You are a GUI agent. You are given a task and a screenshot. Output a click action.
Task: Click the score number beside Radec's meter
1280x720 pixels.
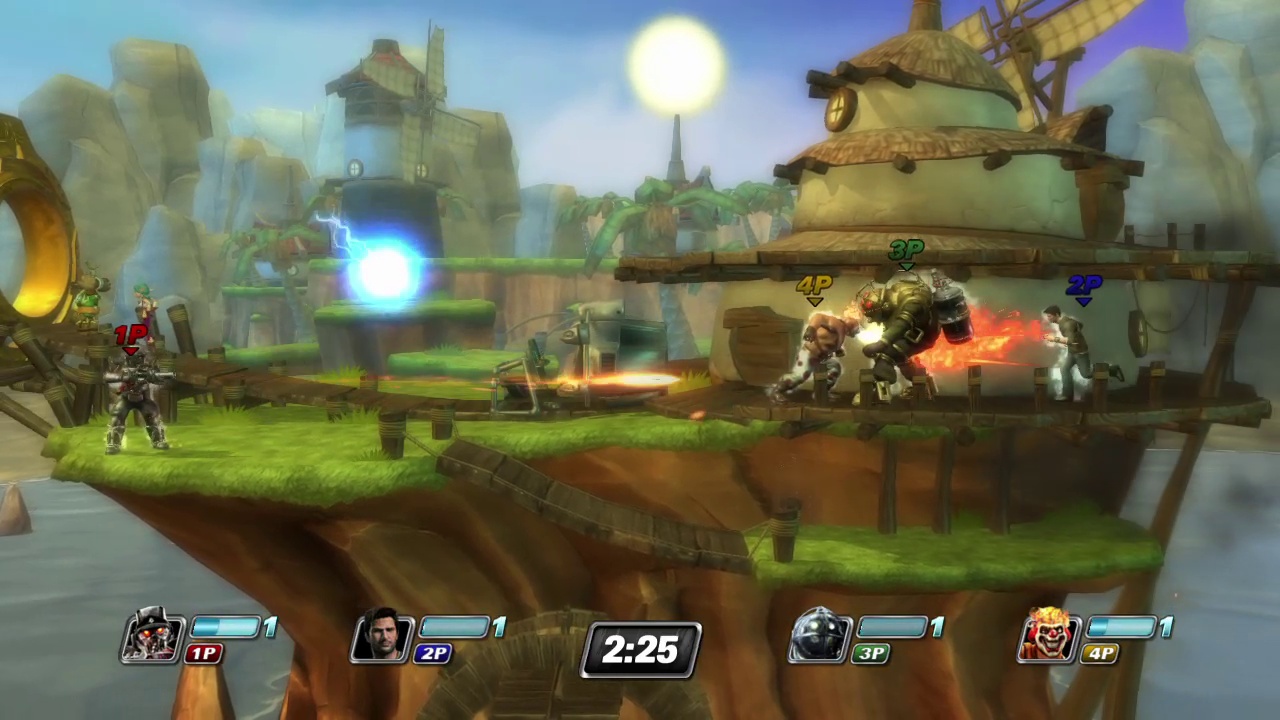(270, 628)
